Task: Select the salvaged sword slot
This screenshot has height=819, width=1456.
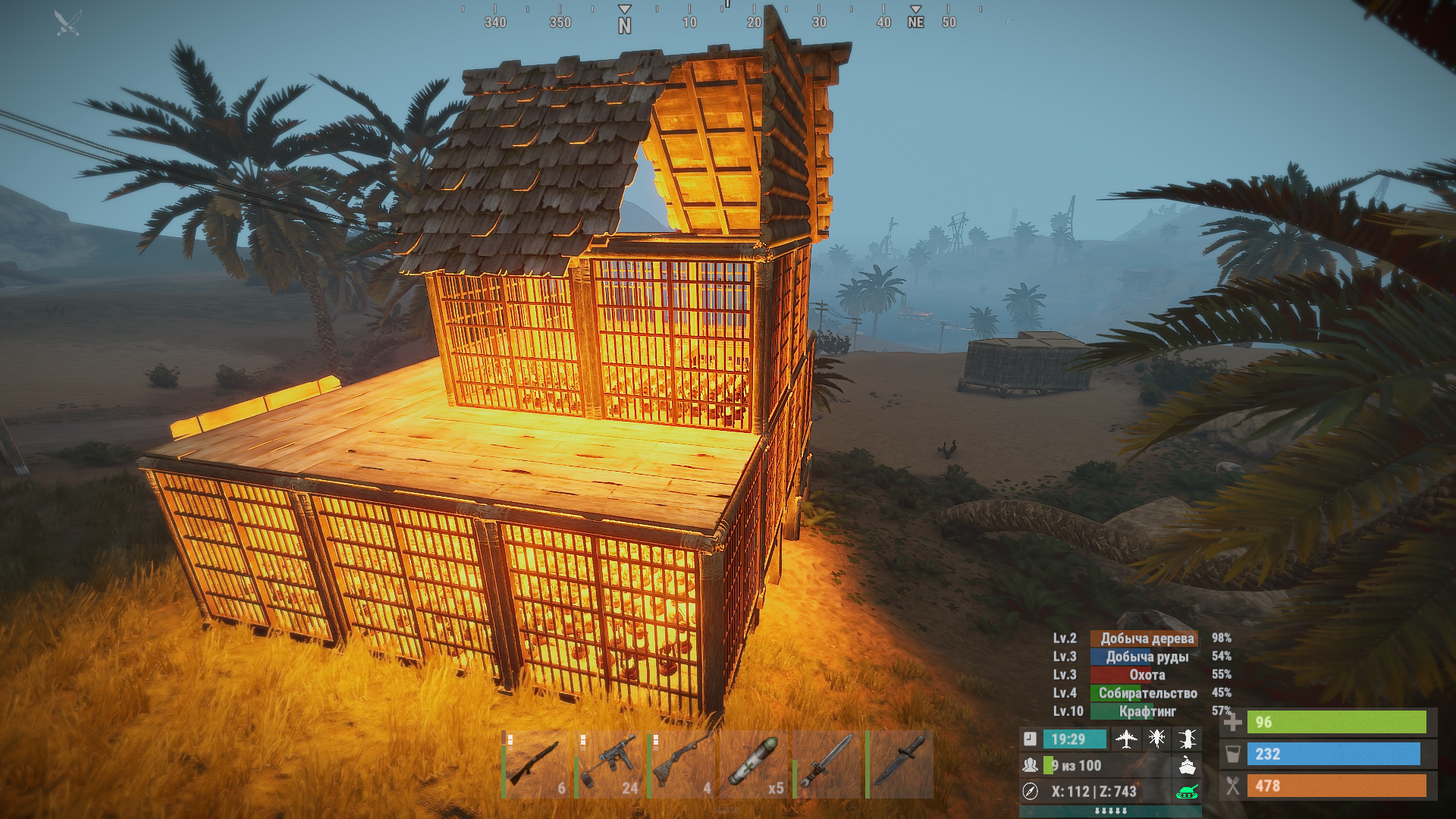Action: point(828,764)
